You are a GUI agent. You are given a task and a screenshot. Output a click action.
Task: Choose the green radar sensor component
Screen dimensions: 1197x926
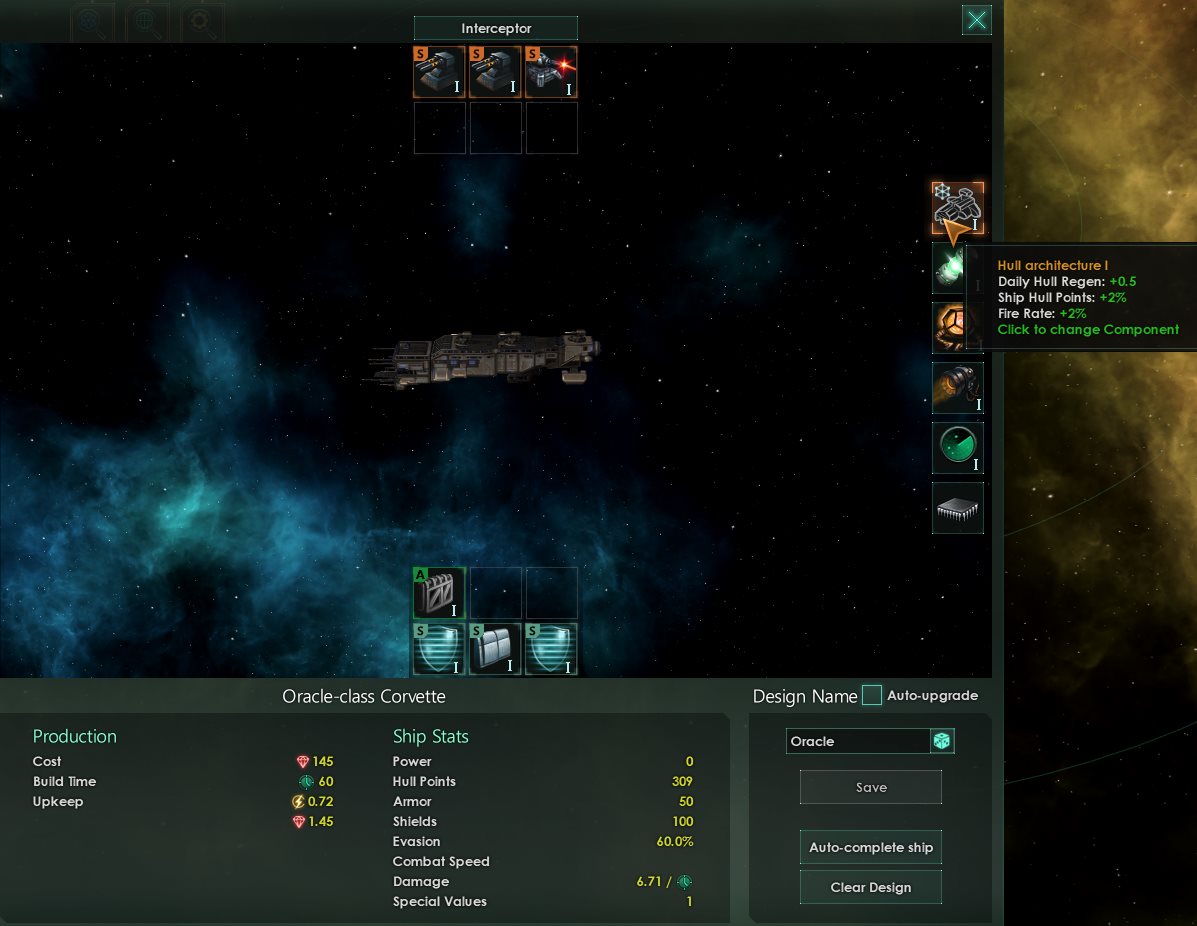pyautogui.click(x=957, y=448)
